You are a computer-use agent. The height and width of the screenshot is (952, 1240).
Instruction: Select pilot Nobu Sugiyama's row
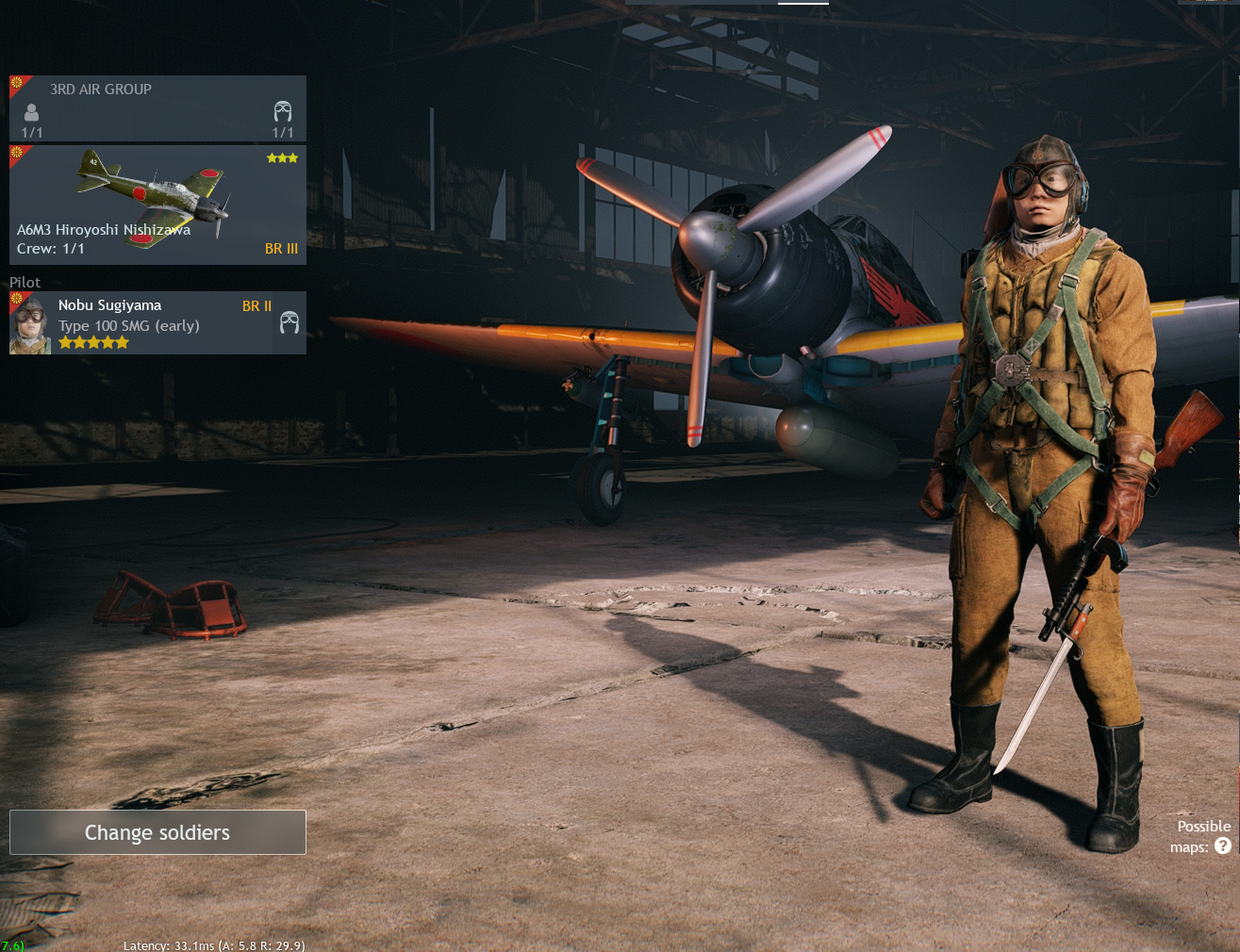point(141,323)
